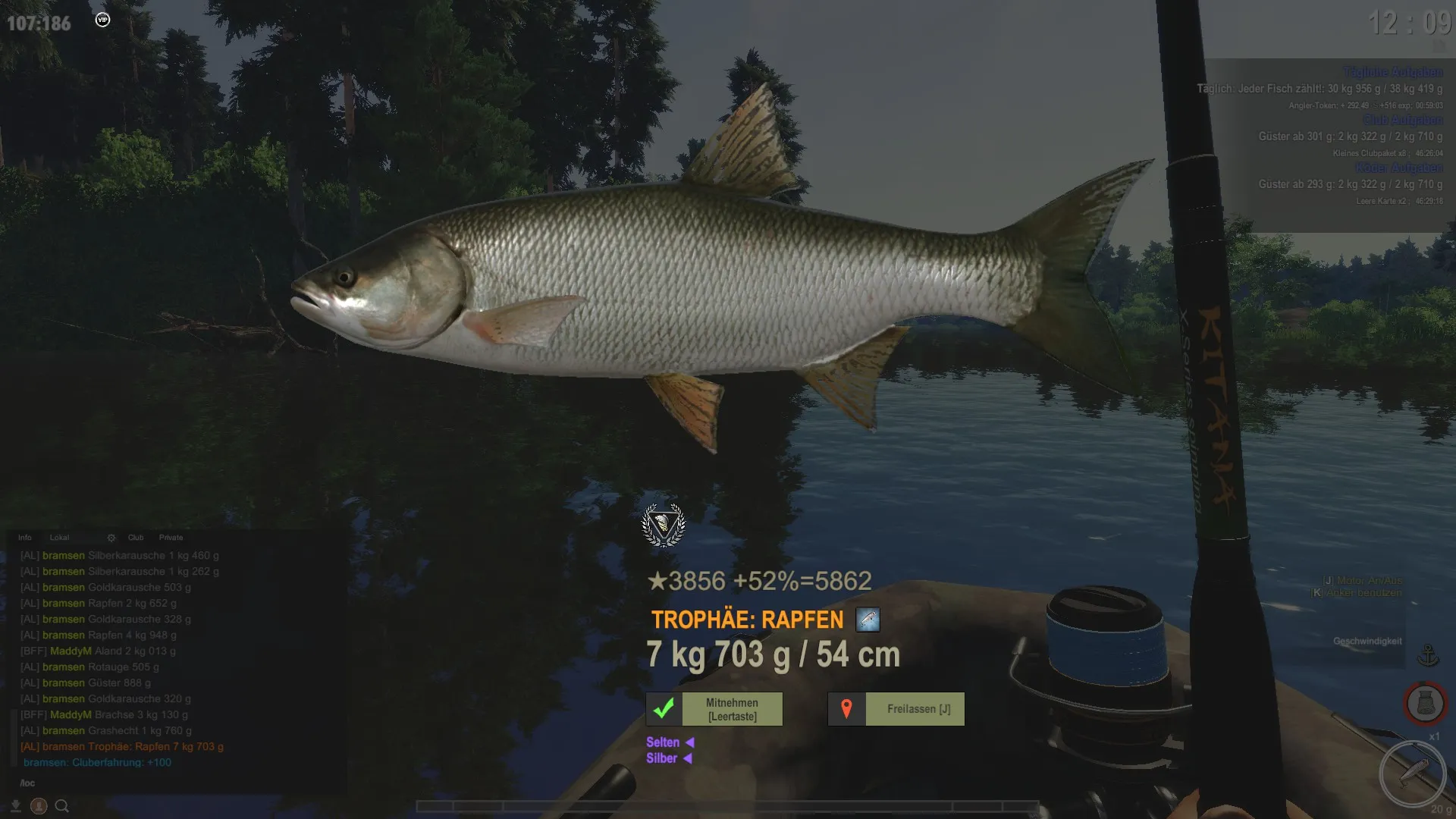This screenshot has width=1456, height=819.
Task: Click the lure icon next to trophy name
Action: click(868, 620)
